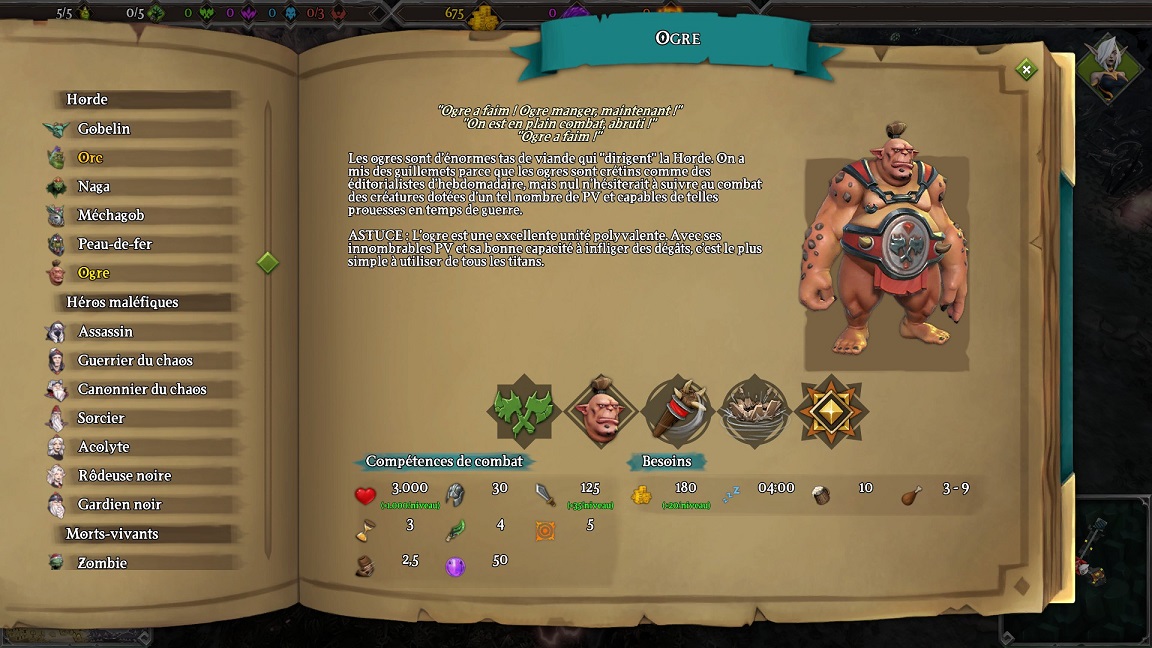Show the Naga creature entry
1152x648 pixels.
(94, 187)
